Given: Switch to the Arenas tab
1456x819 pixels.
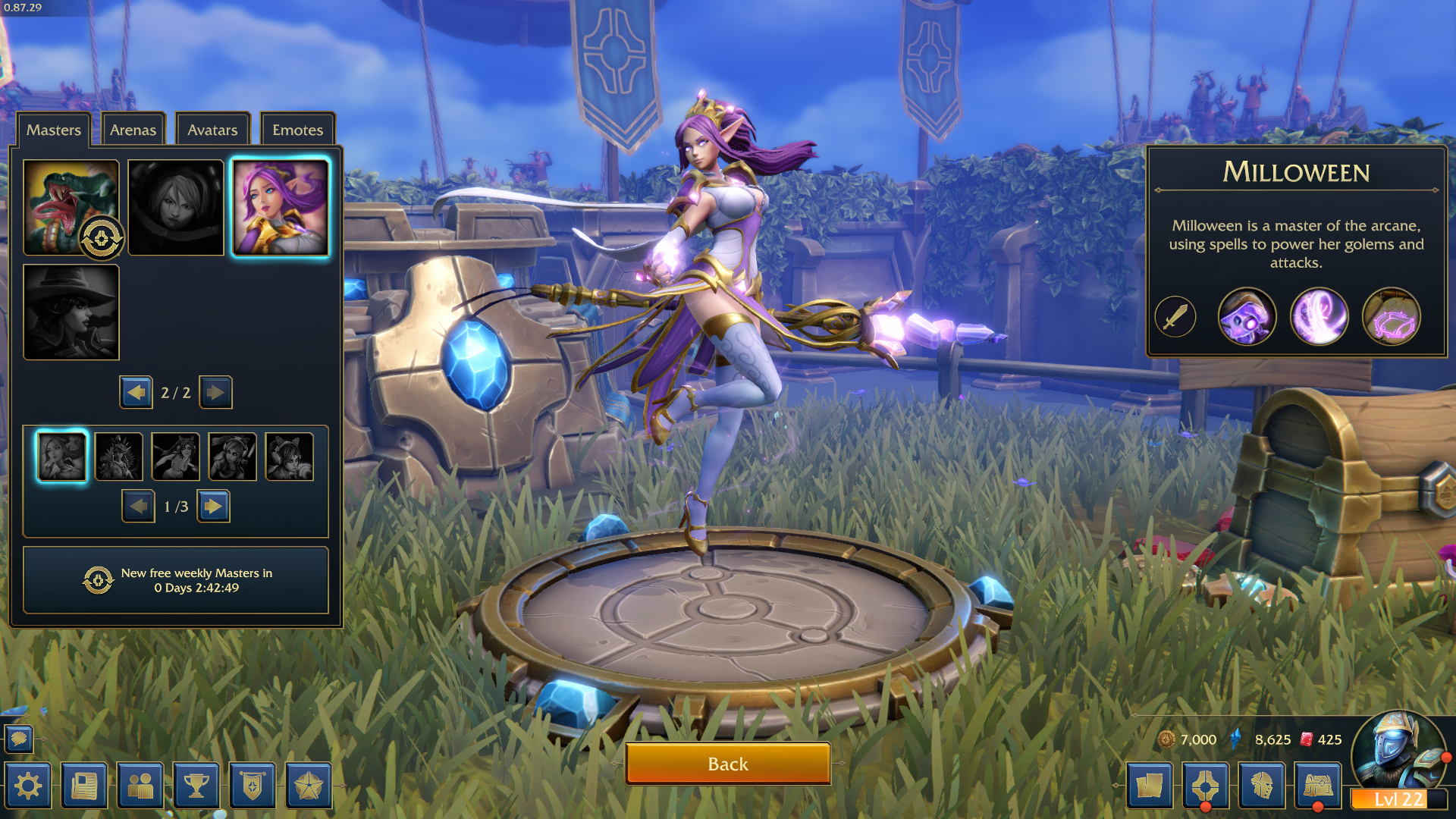Looking at the screenshot, I should (x=133, y=130).
